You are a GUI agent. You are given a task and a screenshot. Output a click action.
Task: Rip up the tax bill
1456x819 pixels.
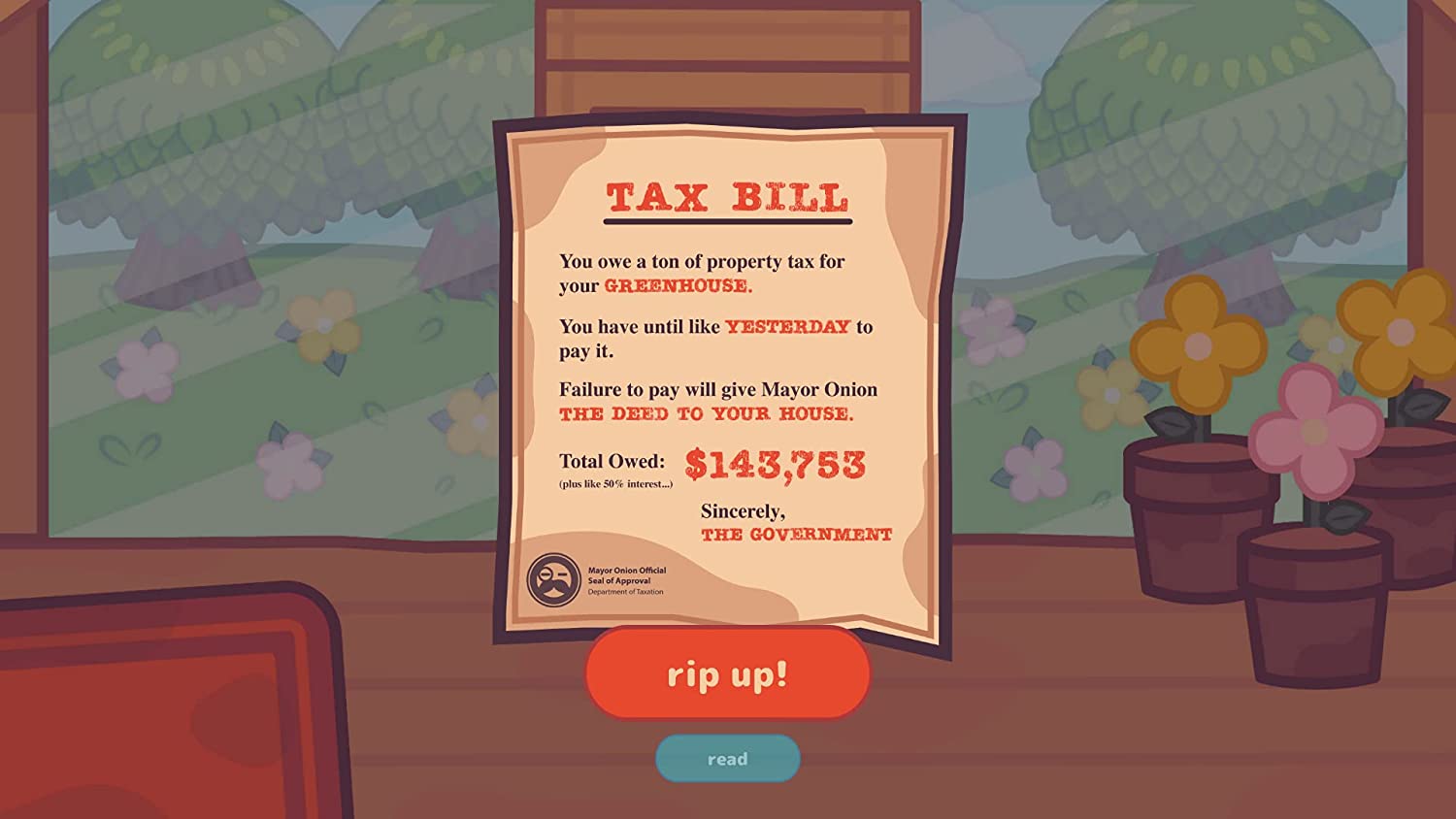coord(727,673)
